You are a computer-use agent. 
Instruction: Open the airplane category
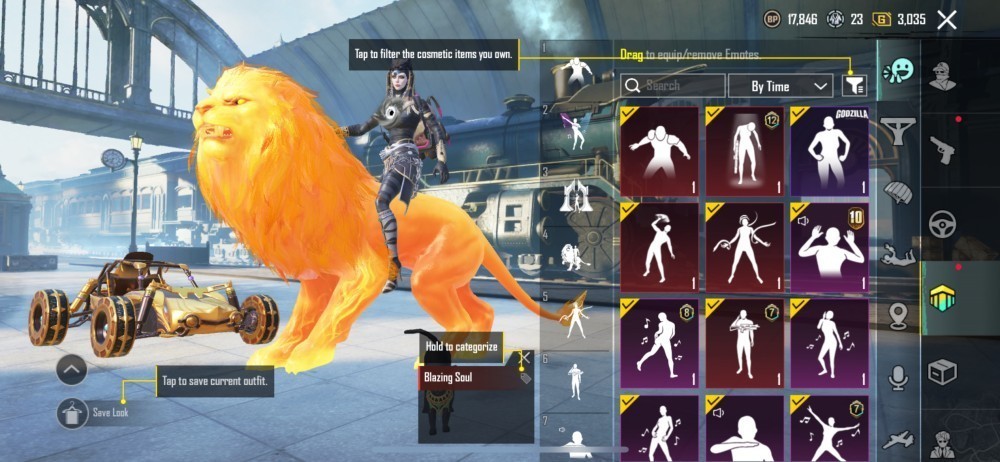pyautogui.click(x=899, y=439)
